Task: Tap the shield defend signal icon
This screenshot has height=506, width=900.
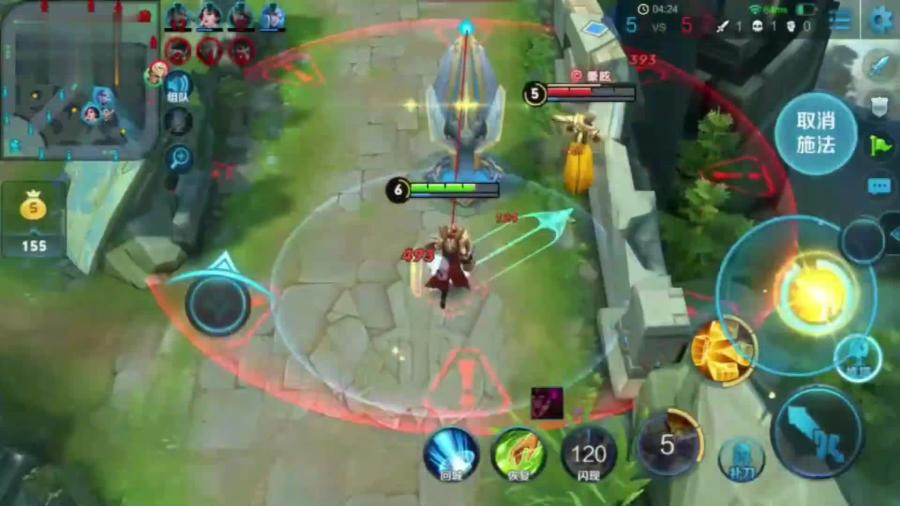Action: (x=879, y=105)
